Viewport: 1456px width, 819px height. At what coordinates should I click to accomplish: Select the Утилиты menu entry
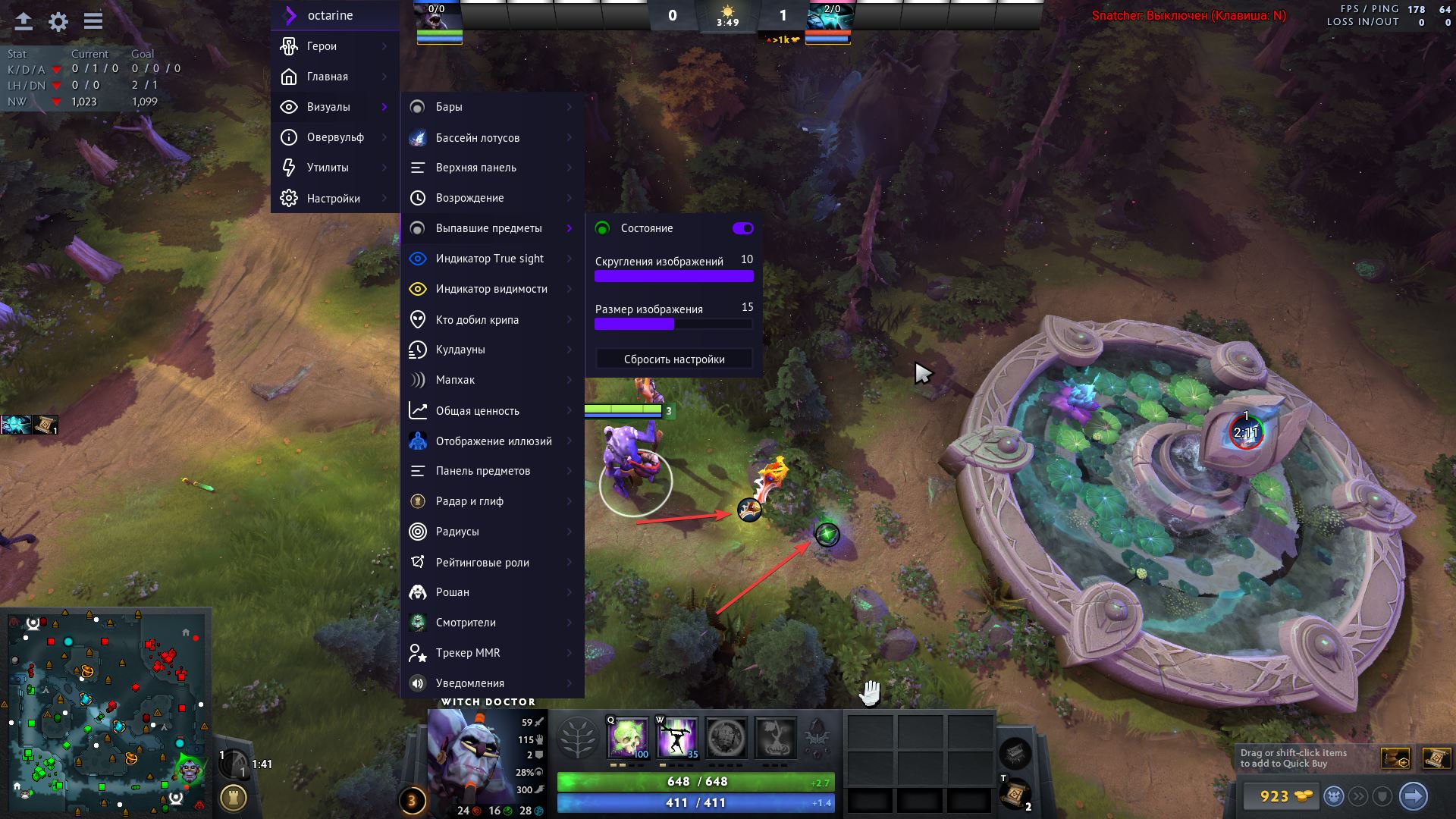334,168
